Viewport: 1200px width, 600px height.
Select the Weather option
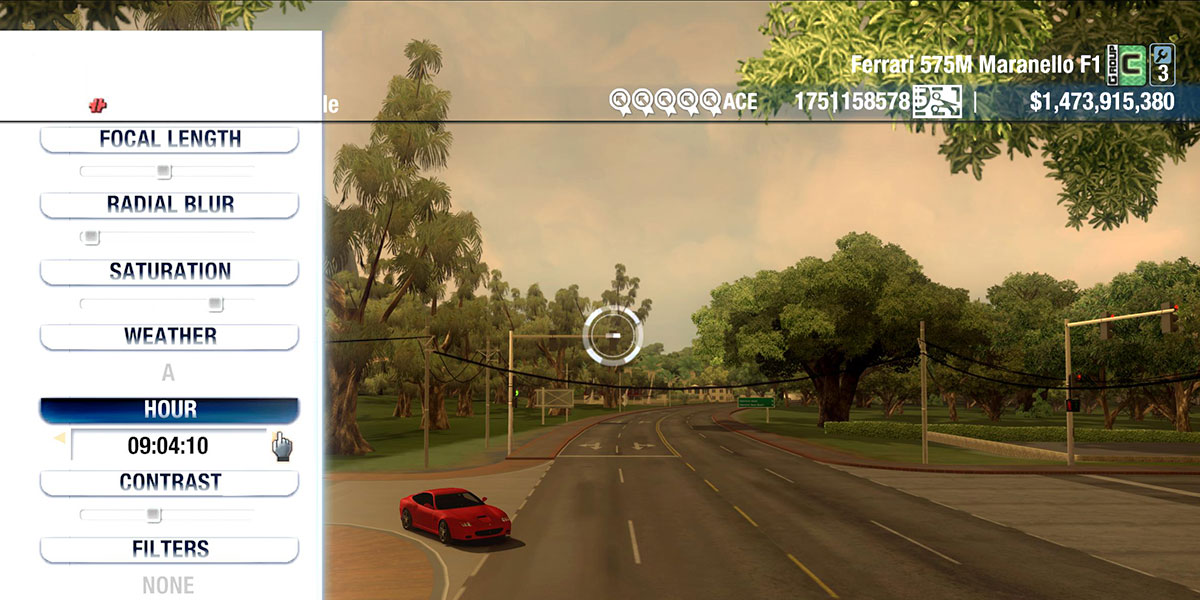[x=169, y=336]
